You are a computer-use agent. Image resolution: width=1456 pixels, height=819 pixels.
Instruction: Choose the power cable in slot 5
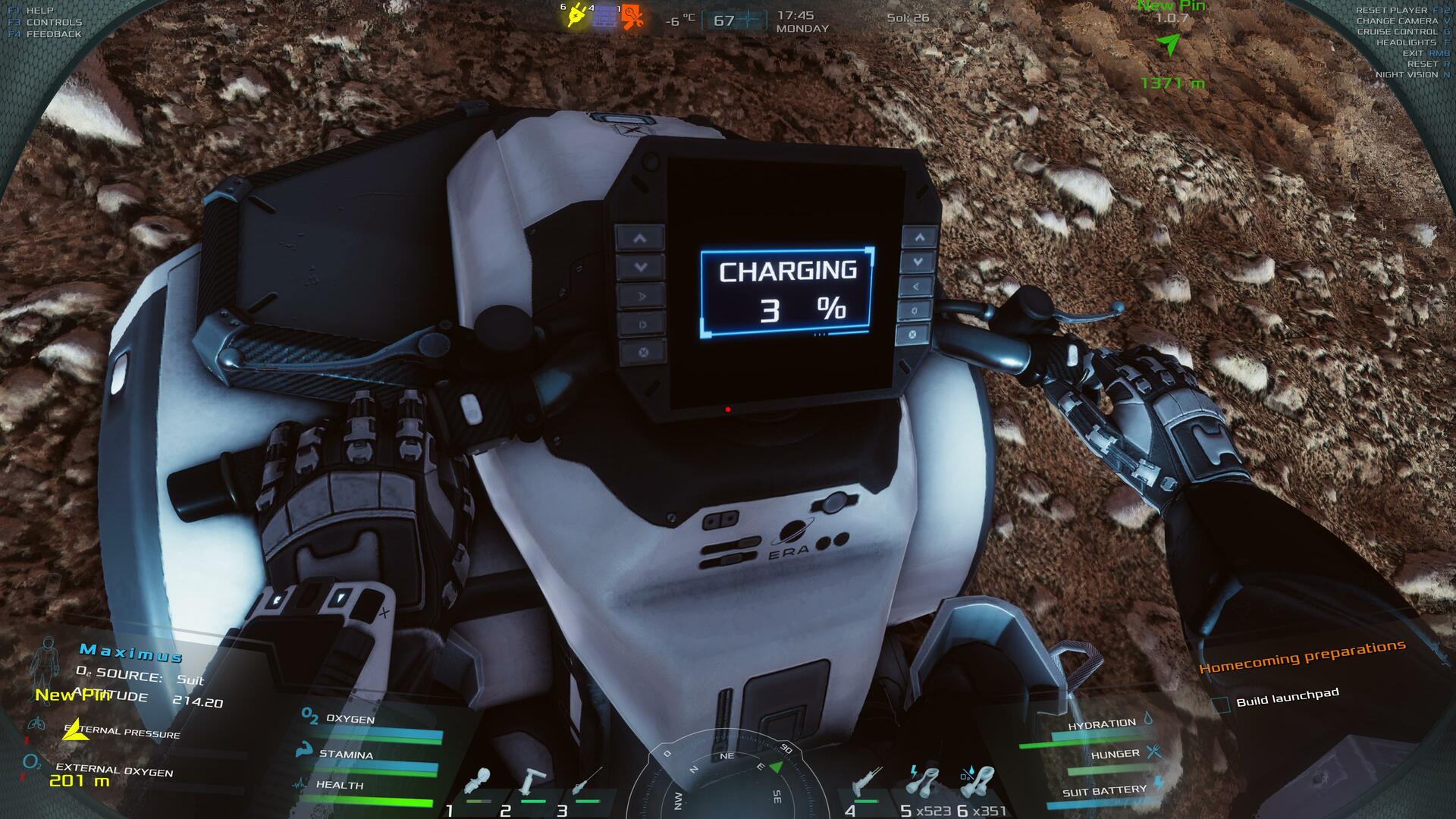923,783
